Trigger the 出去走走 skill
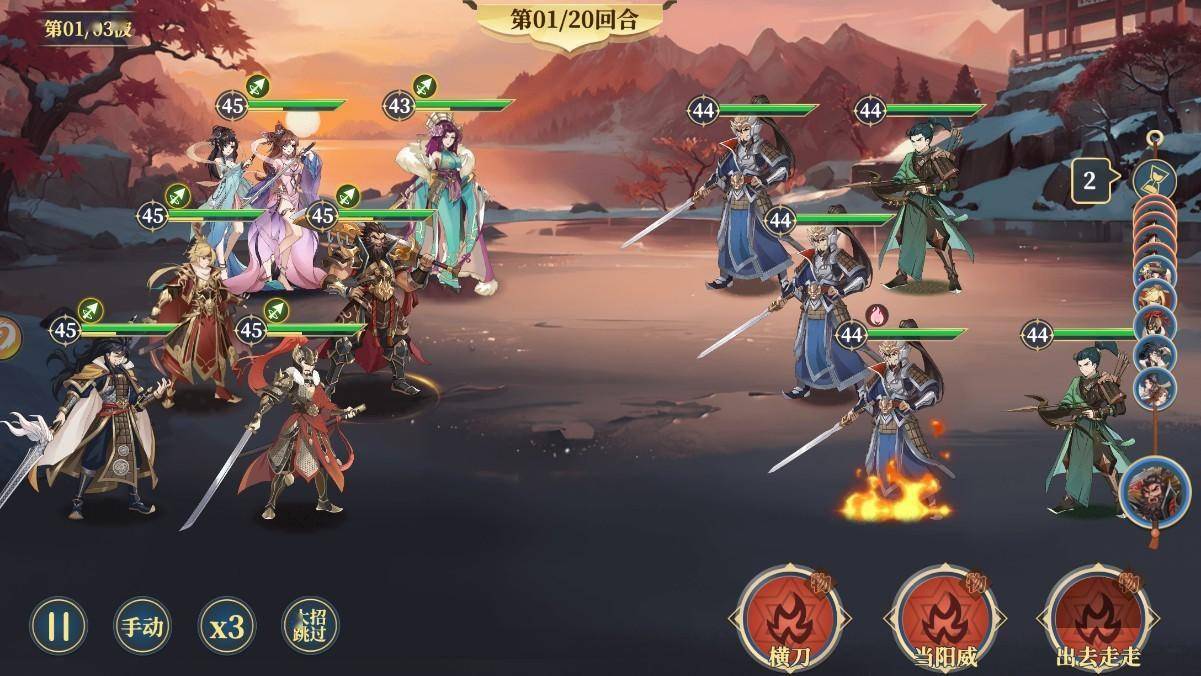Image resolution: width=1201 pixels, height=676 pixels. click(1097, 615)
